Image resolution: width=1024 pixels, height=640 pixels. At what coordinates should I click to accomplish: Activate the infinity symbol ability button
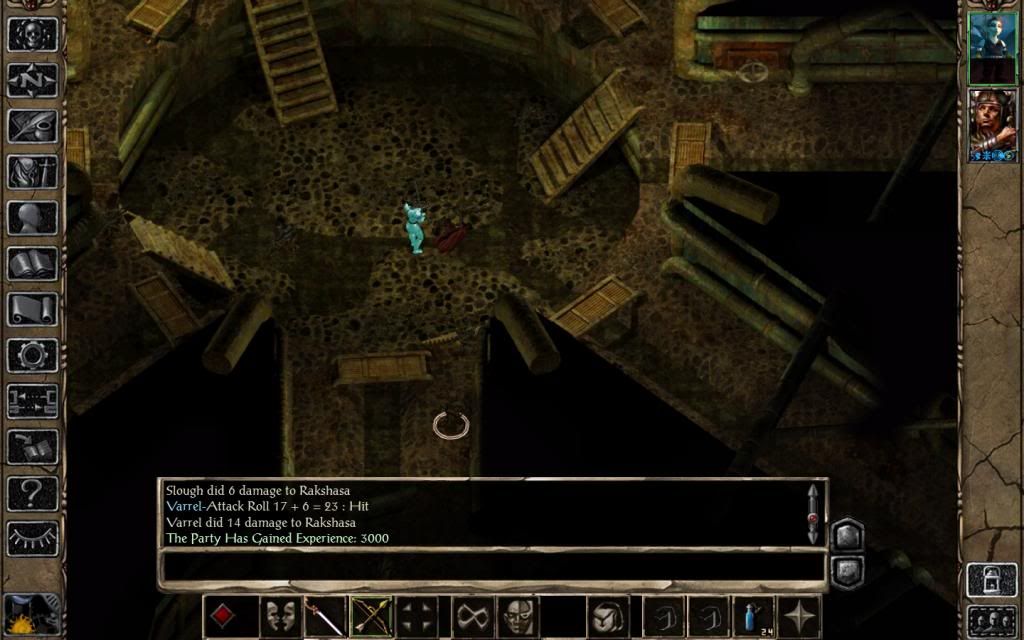(472, 616)
